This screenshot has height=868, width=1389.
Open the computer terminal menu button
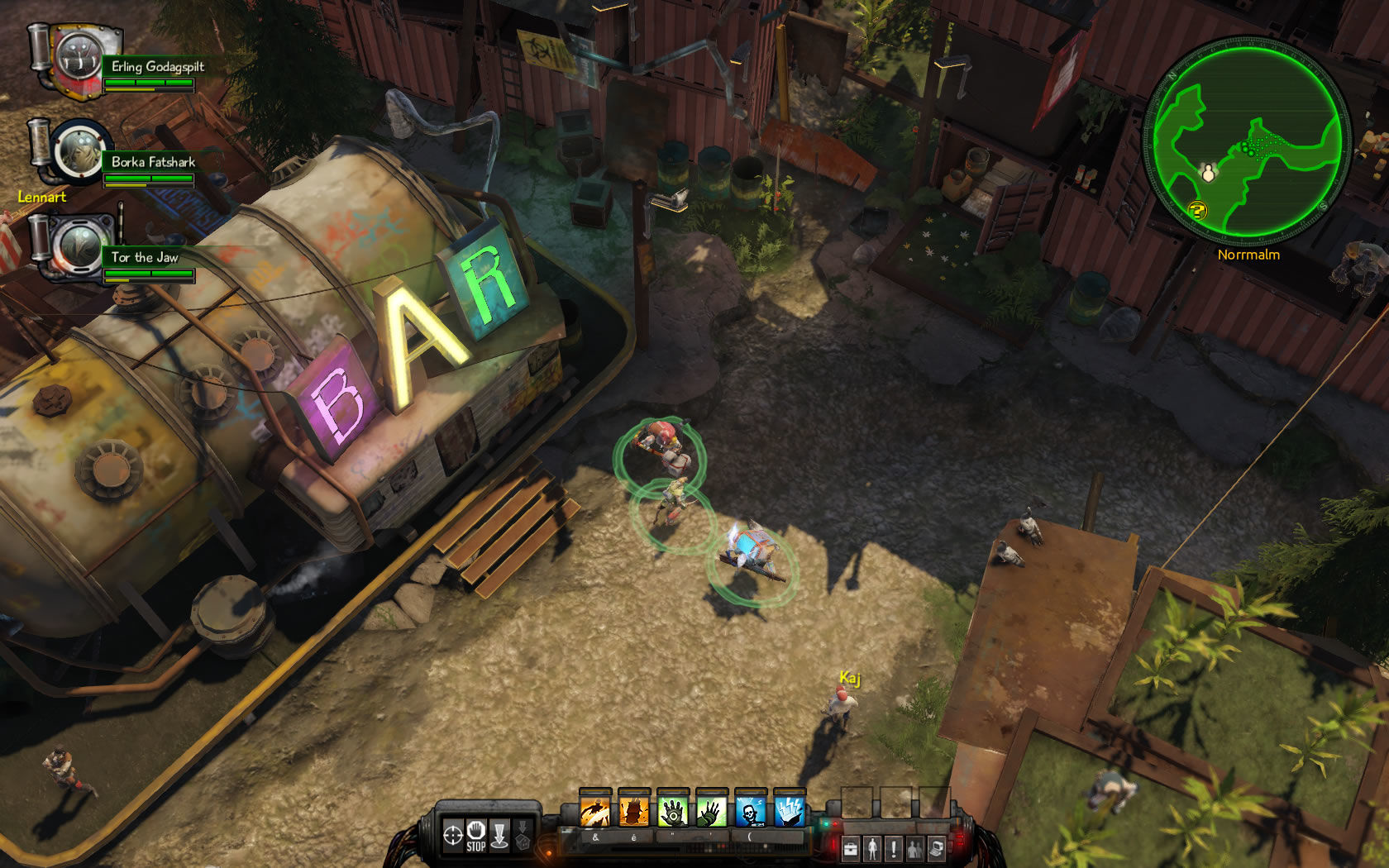tap(937, 848)
